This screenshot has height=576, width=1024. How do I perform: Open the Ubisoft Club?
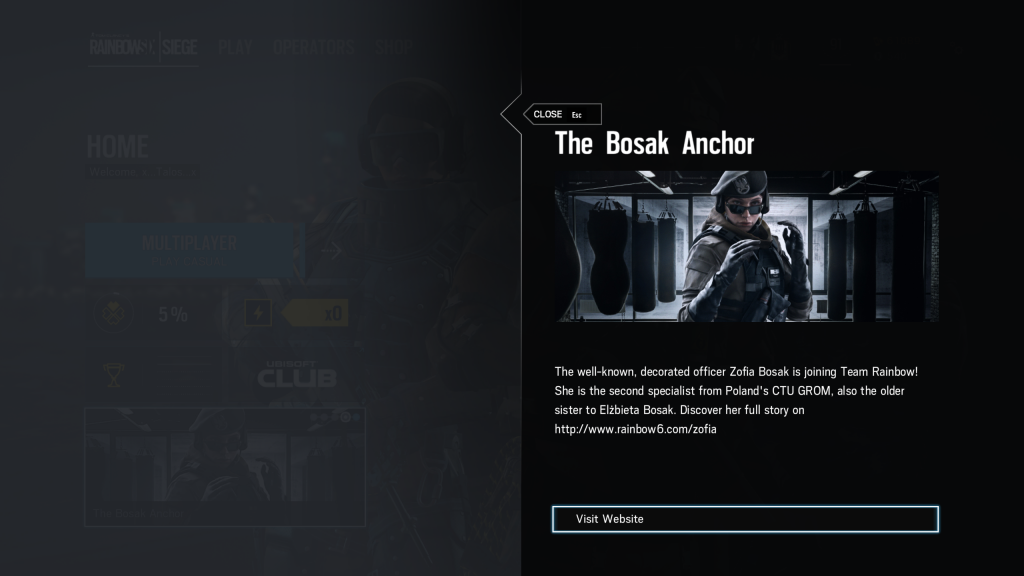[x=297, y=374]
